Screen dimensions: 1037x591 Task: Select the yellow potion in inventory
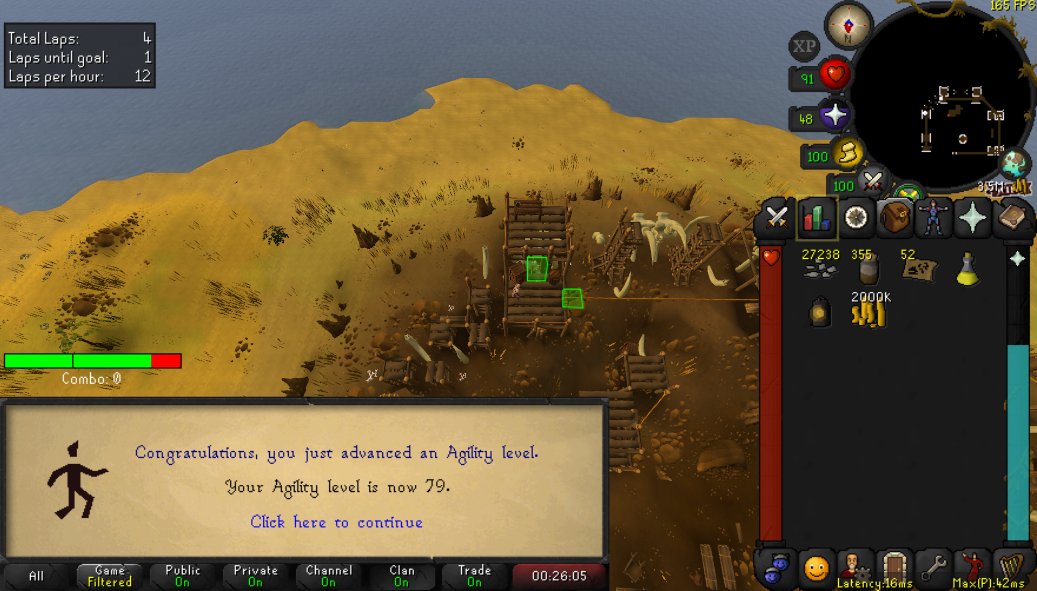coord(966,268)
